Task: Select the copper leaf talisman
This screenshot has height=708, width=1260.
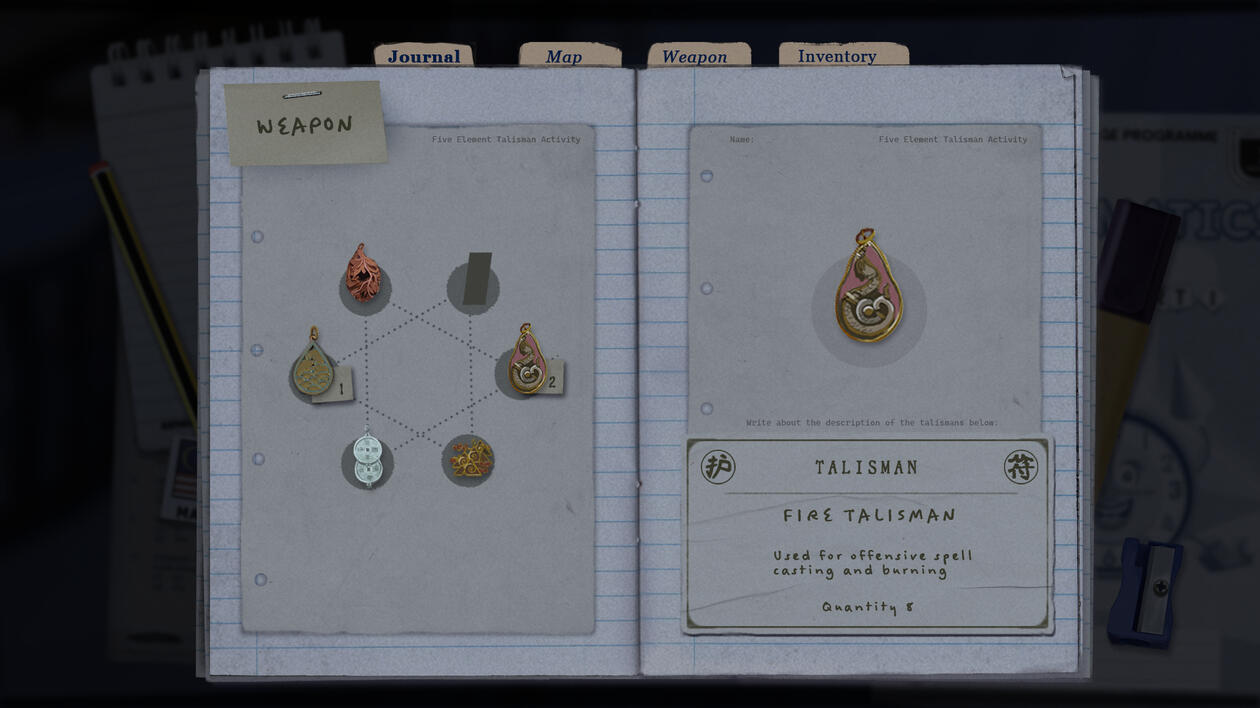Action: tap(364, 274)
